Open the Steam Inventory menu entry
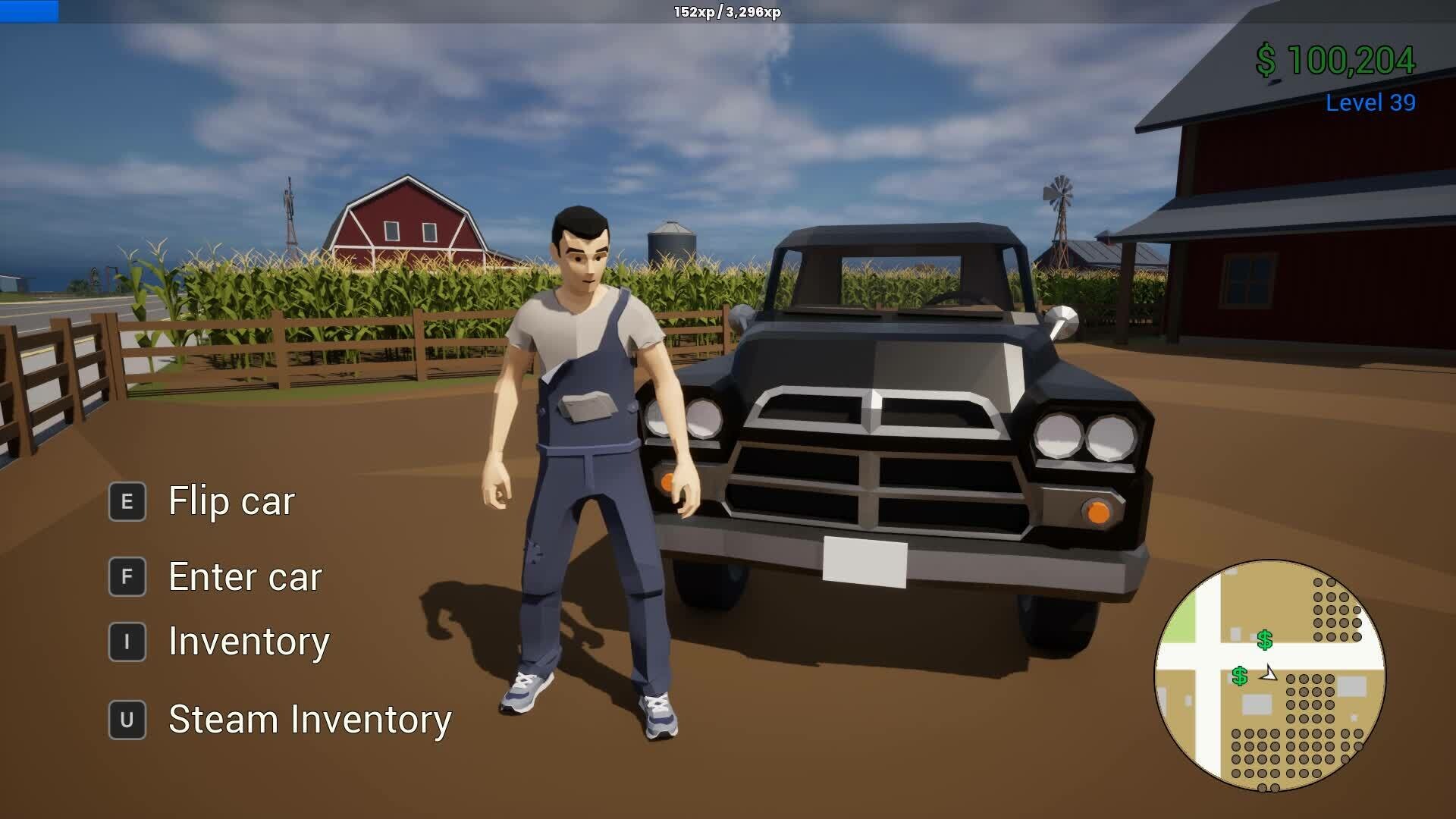The image size is (1456, 819). [310, 717]
